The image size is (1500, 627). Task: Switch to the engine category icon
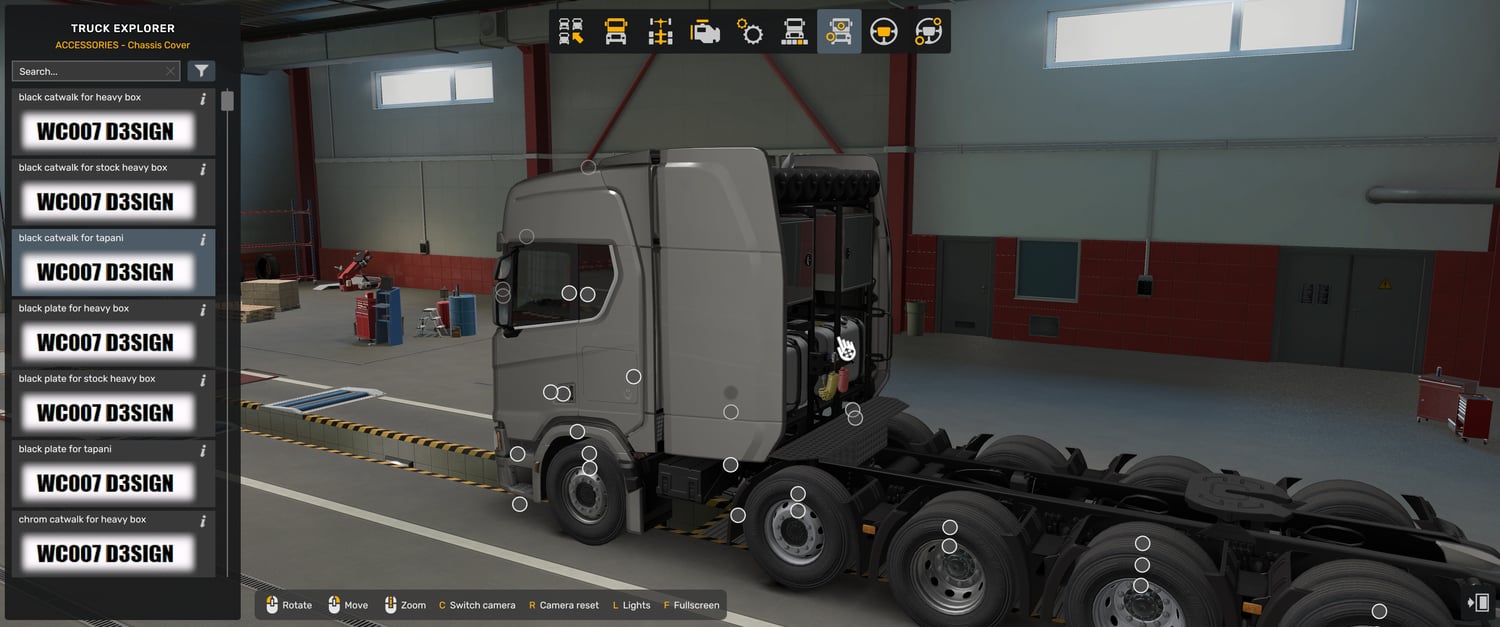705,32
